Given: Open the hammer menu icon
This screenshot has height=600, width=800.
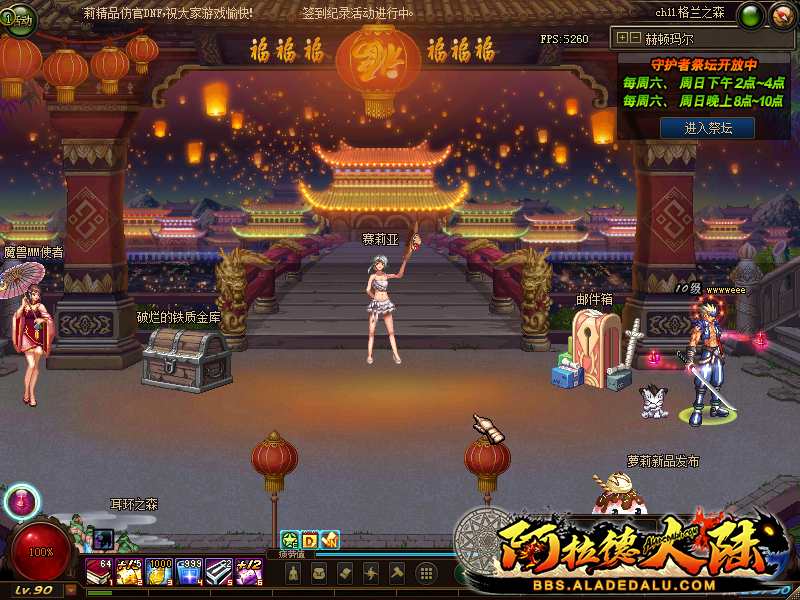Looking at the screenshot, I should click(397, 574).
